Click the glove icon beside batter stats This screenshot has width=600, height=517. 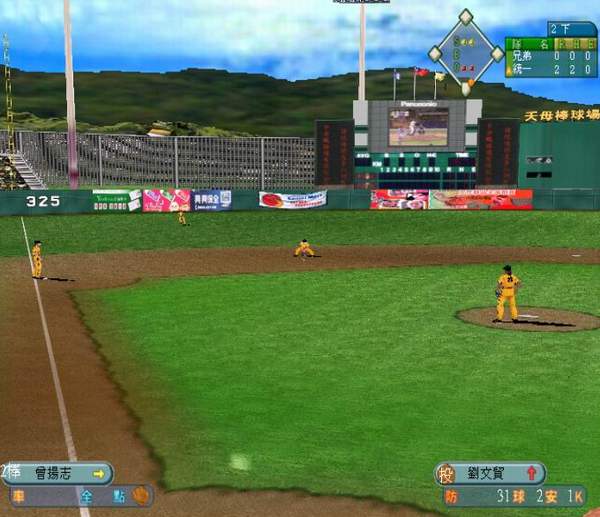[142, 494]
